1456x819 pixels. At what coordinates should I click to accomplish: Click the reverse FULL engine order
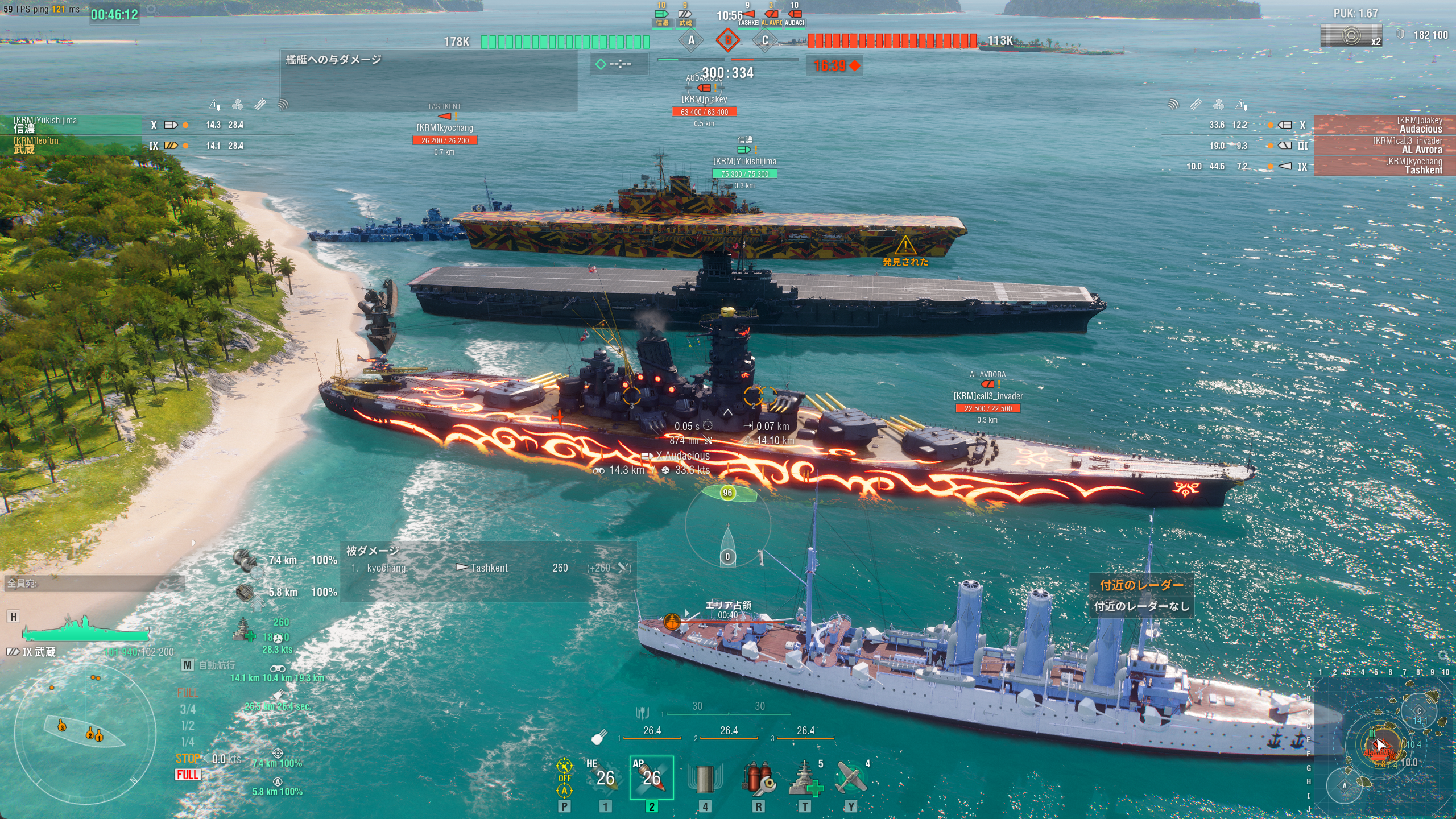(188, 775)
